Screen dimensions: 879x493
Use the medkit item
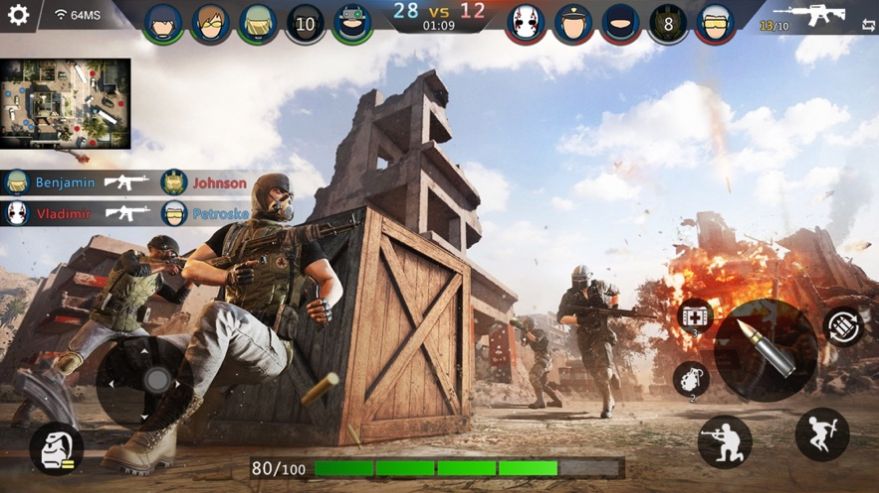(x=695, y=317)
